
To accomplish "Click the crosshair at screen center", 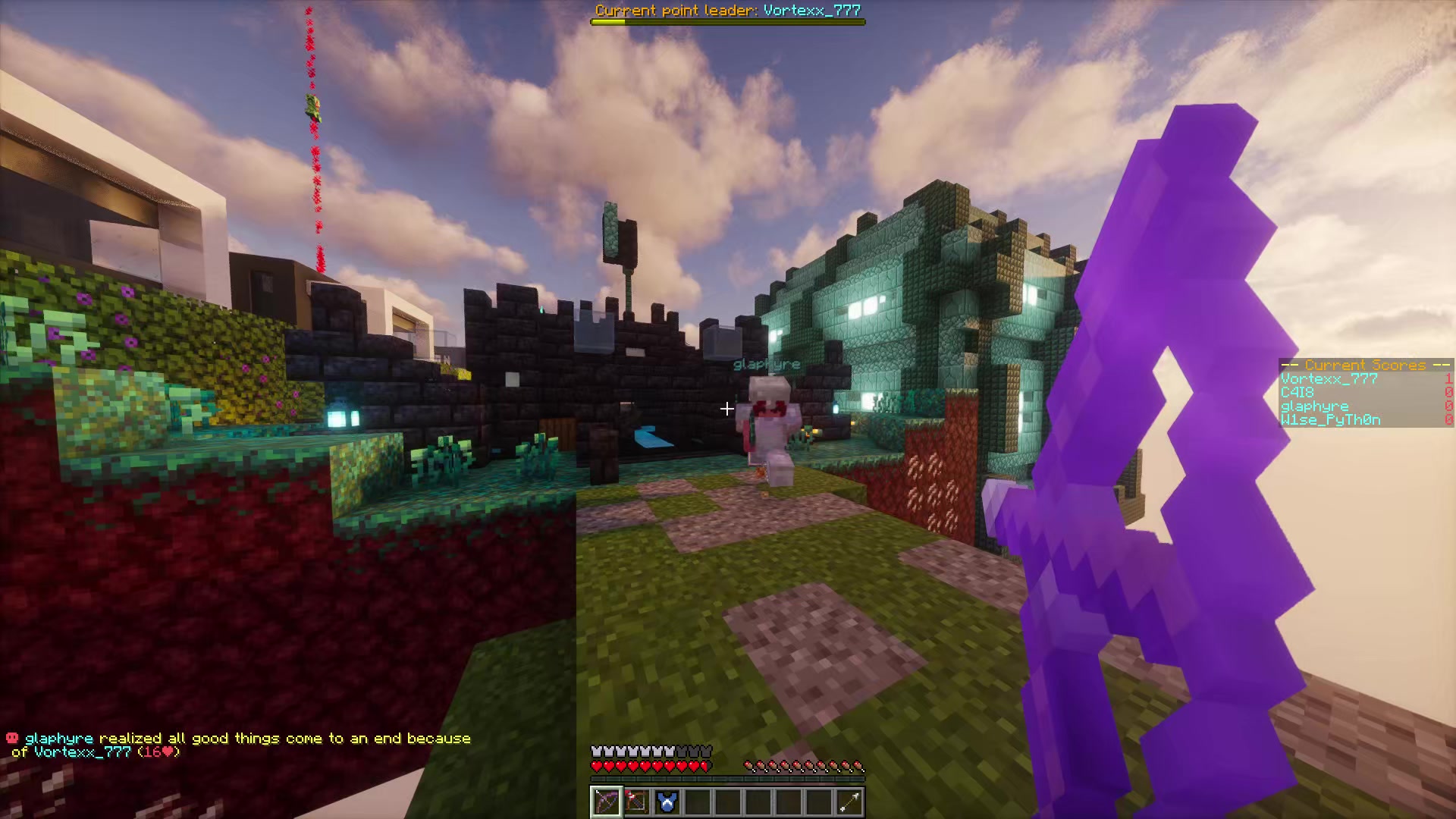I will pyautogui.click(x=726, y=409).
